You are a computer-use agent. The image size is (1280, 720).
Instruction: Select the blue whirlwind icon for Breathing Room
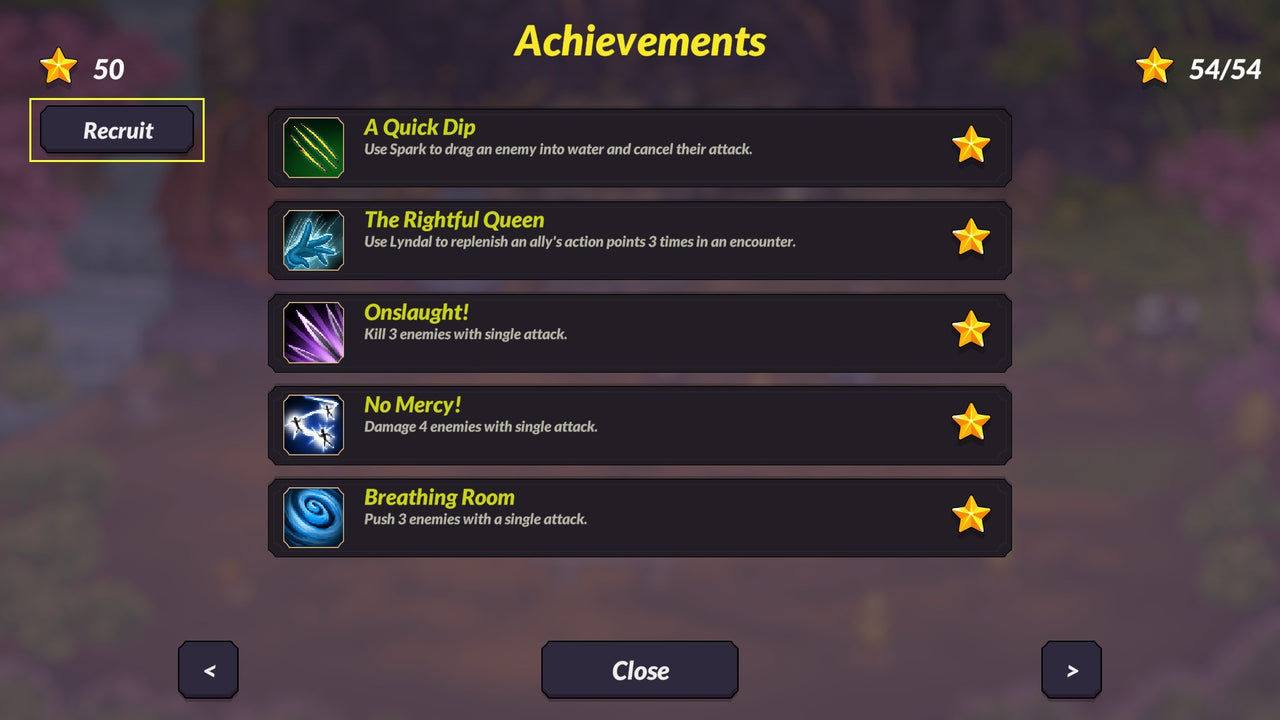click(313, 517)
